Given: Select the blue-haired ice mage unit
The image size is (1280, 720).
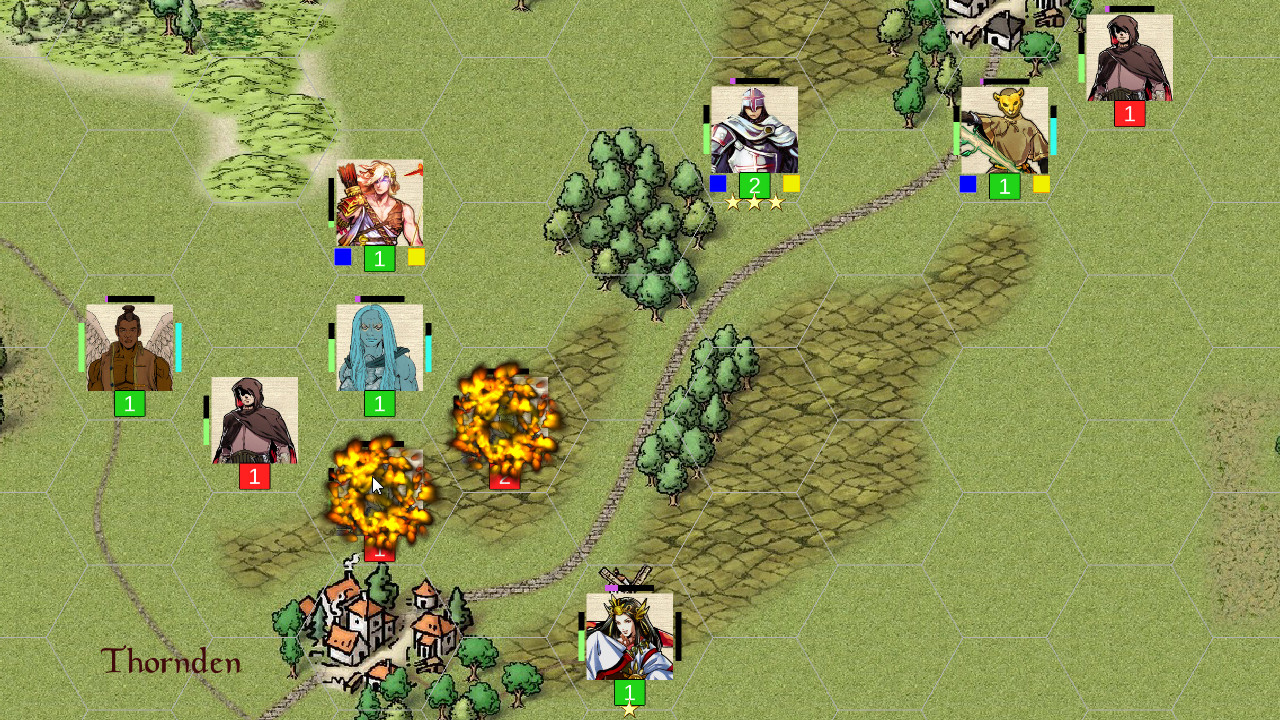Looking at the screenshot, I should 378,345.
